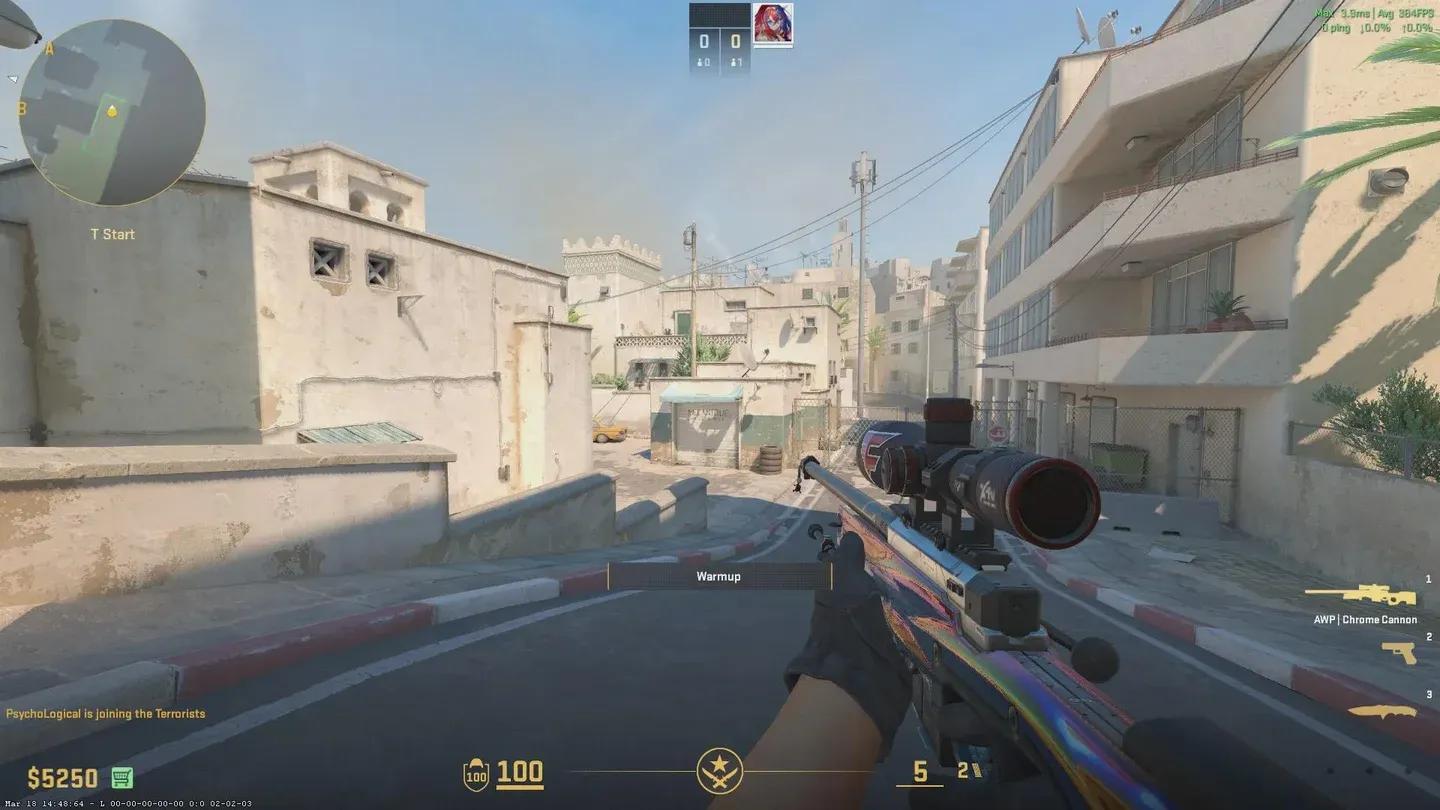This screenshot has height=810, width=1440.
Task: Click the $5250 money display
Action: click(61, 777)
